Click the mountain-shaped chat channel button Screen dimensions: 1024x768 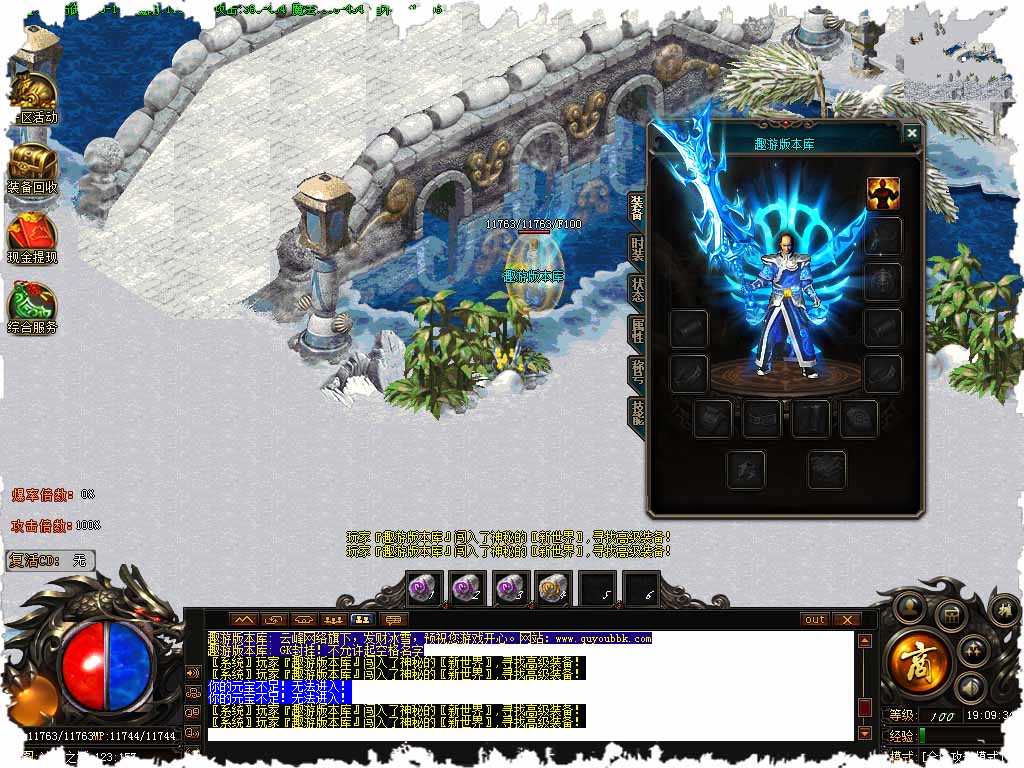(245, 619)
